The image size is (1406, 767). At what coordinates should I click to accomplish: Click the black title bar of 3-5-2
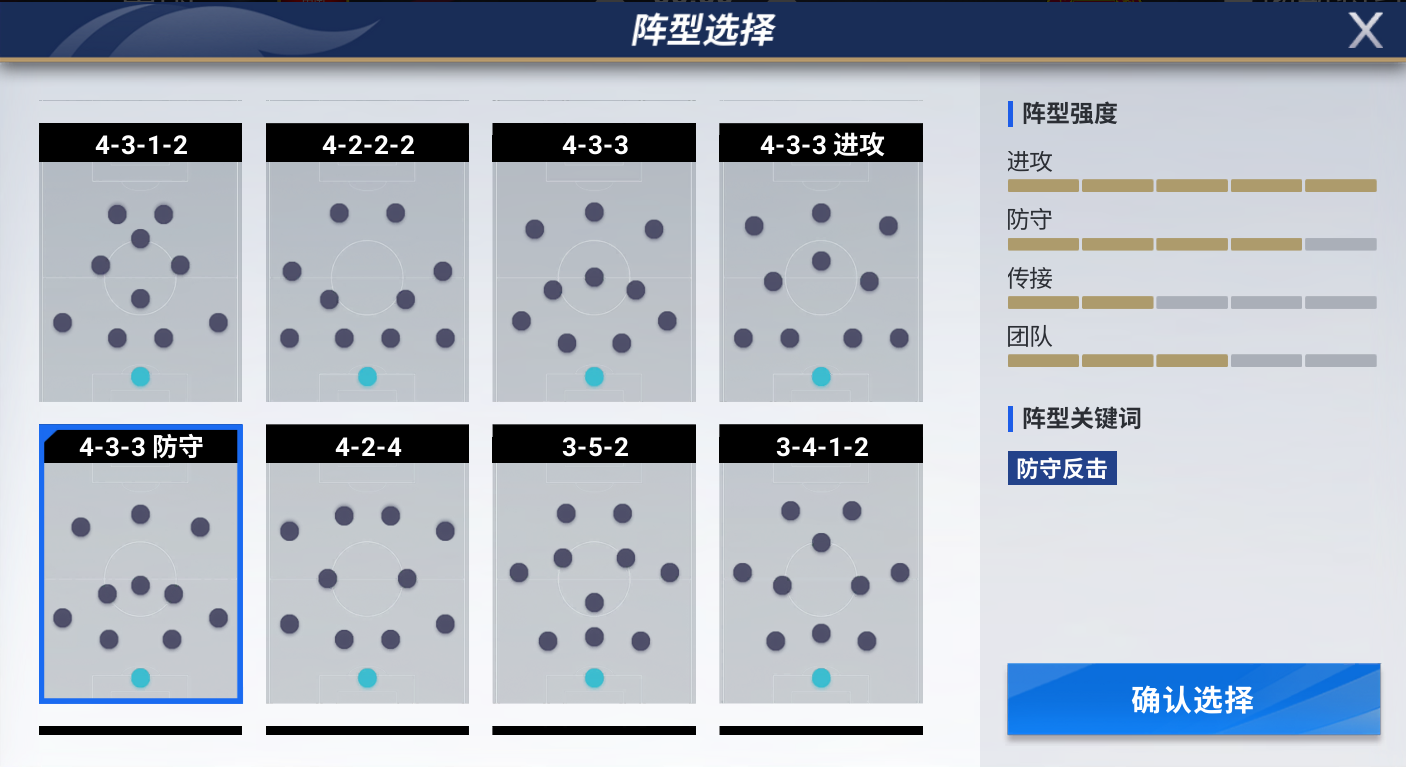coord(594,444)
